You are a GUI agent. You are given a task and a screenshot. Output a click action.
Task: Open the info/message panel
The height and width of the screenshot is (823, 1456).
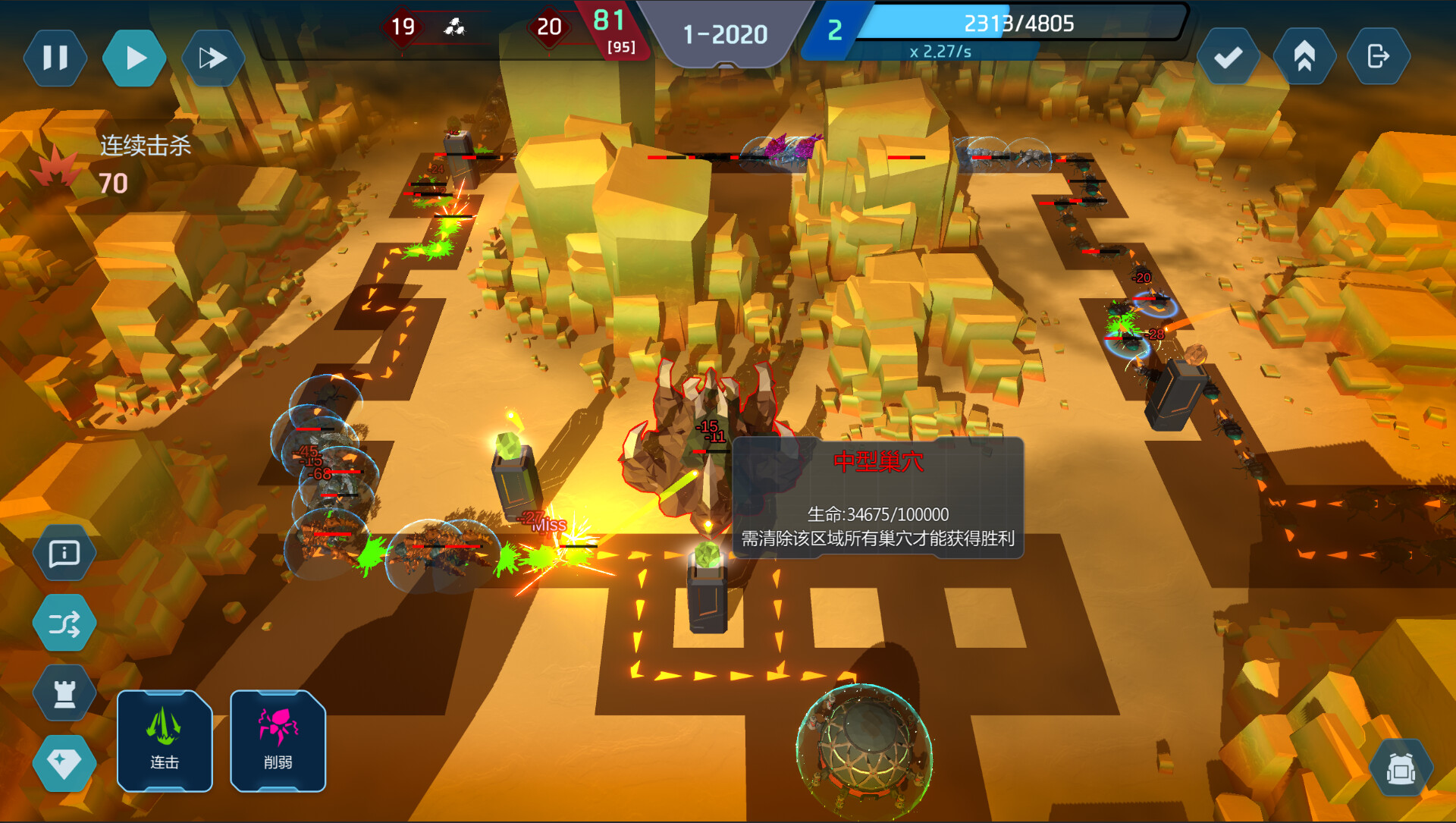point(64,554)
